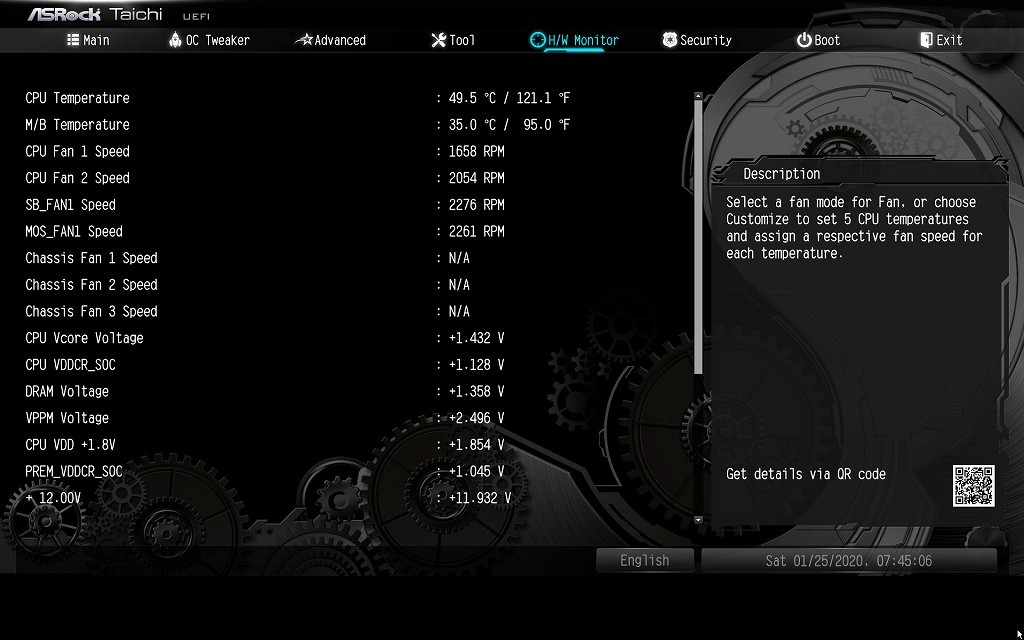1024x640 pixels.
Task: Click the scrollbar down arrow
Action: 698,520
